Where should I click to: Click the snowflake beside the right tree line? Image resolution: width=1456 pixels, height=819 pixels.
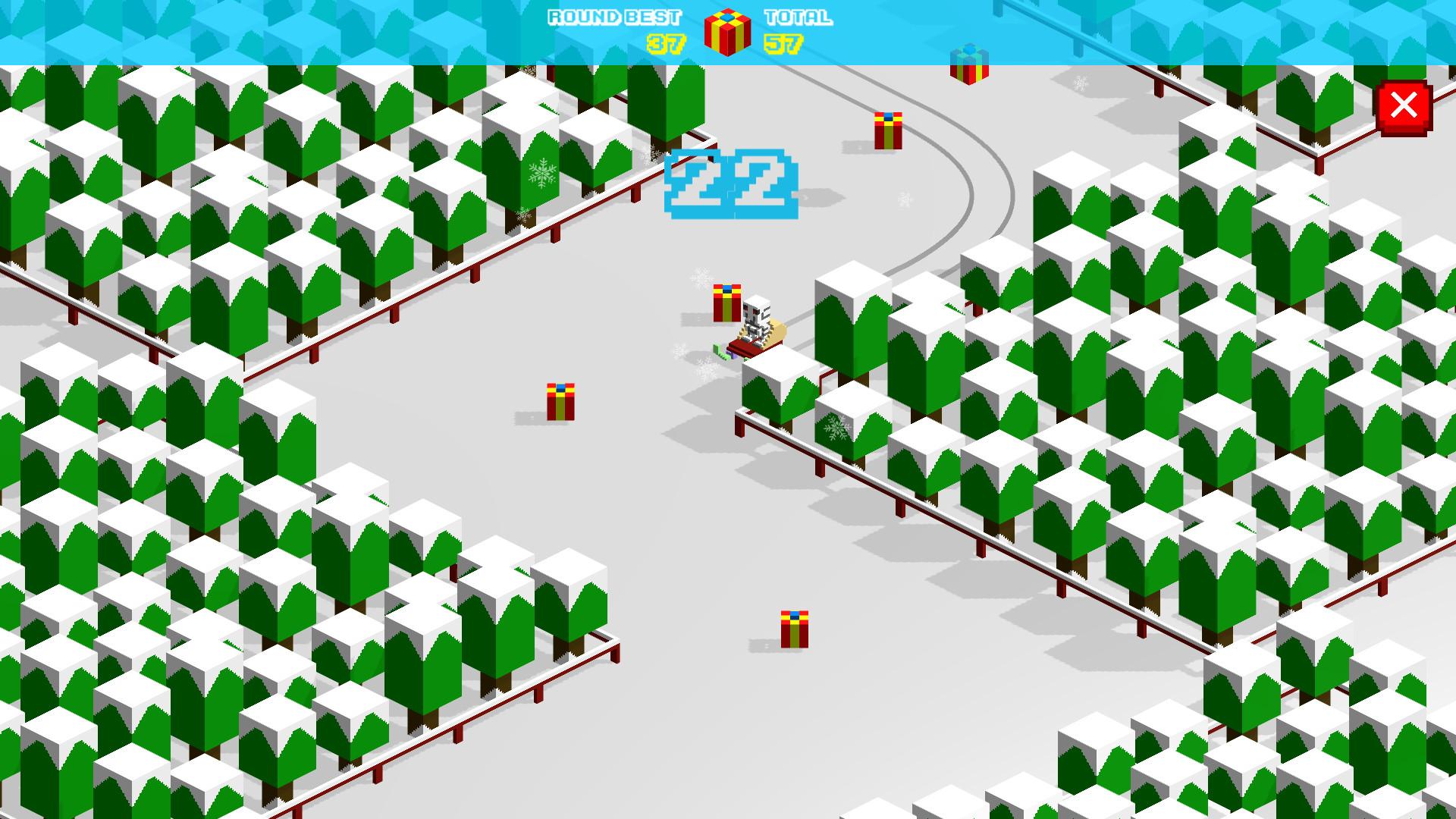(835, 428)
